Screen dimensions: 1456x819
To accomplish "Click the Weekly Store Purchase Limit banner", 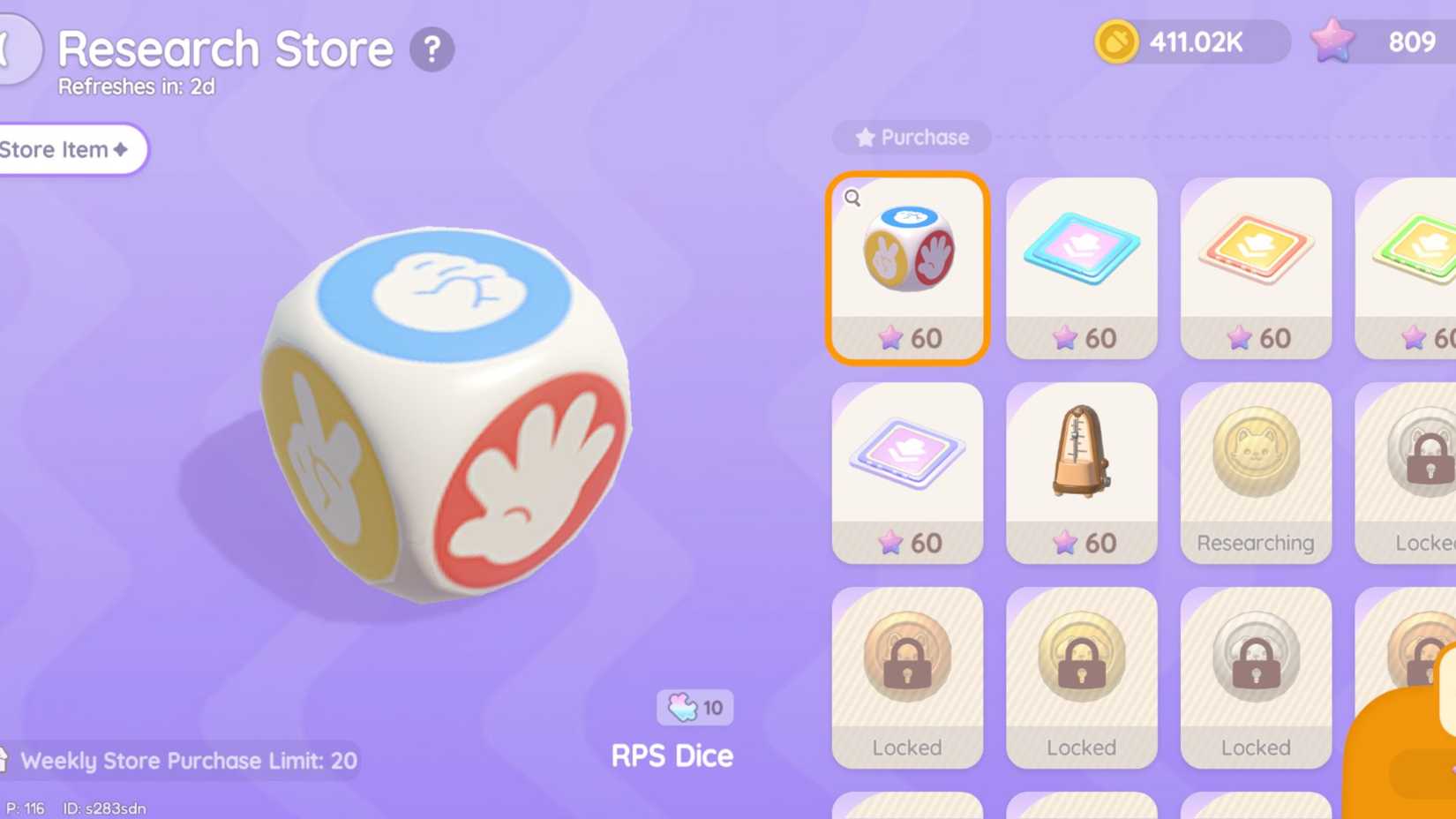I will 187,760.
